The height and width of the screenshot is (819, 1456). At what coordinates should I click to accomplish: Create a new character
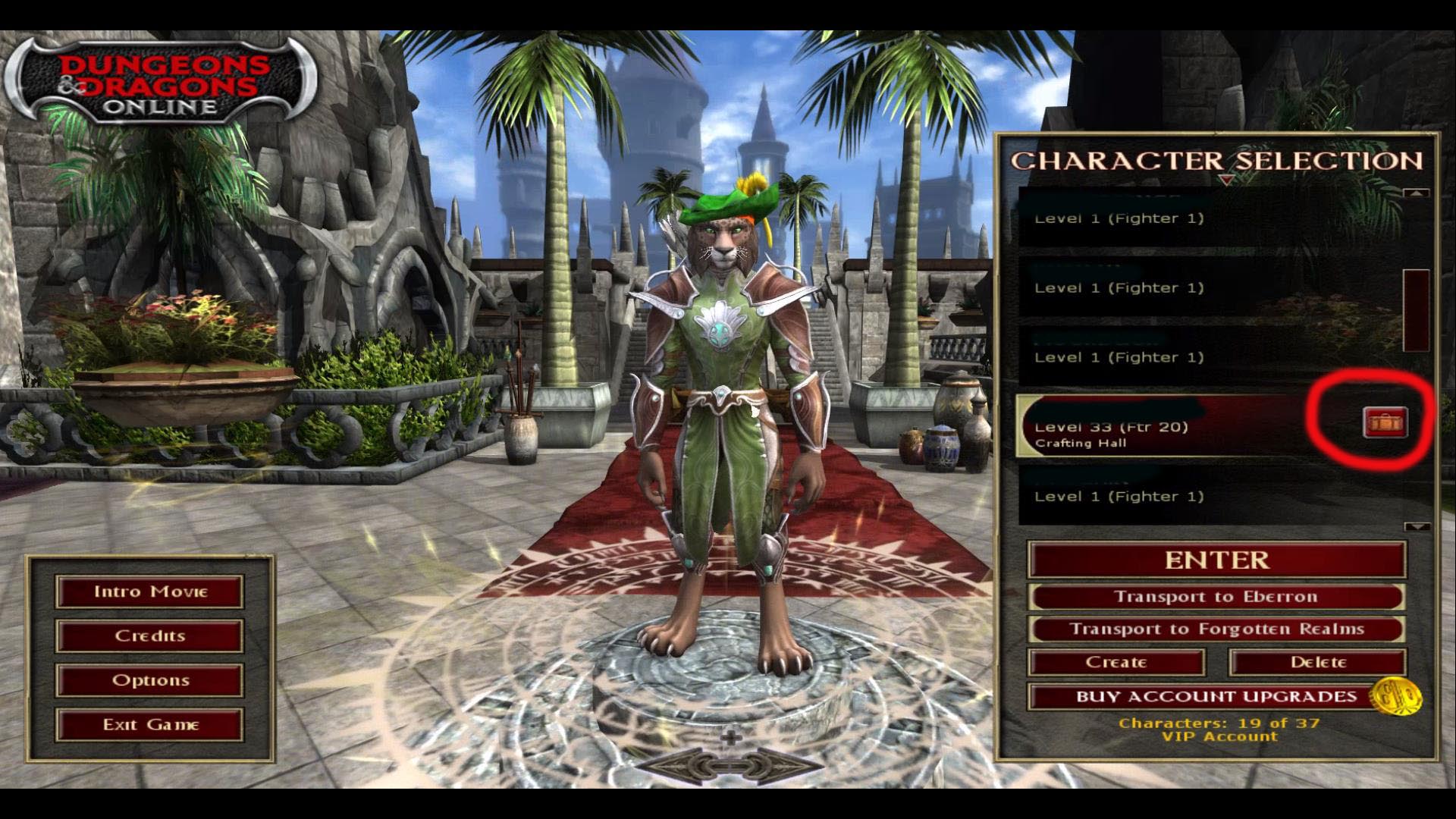(1116, 662)
